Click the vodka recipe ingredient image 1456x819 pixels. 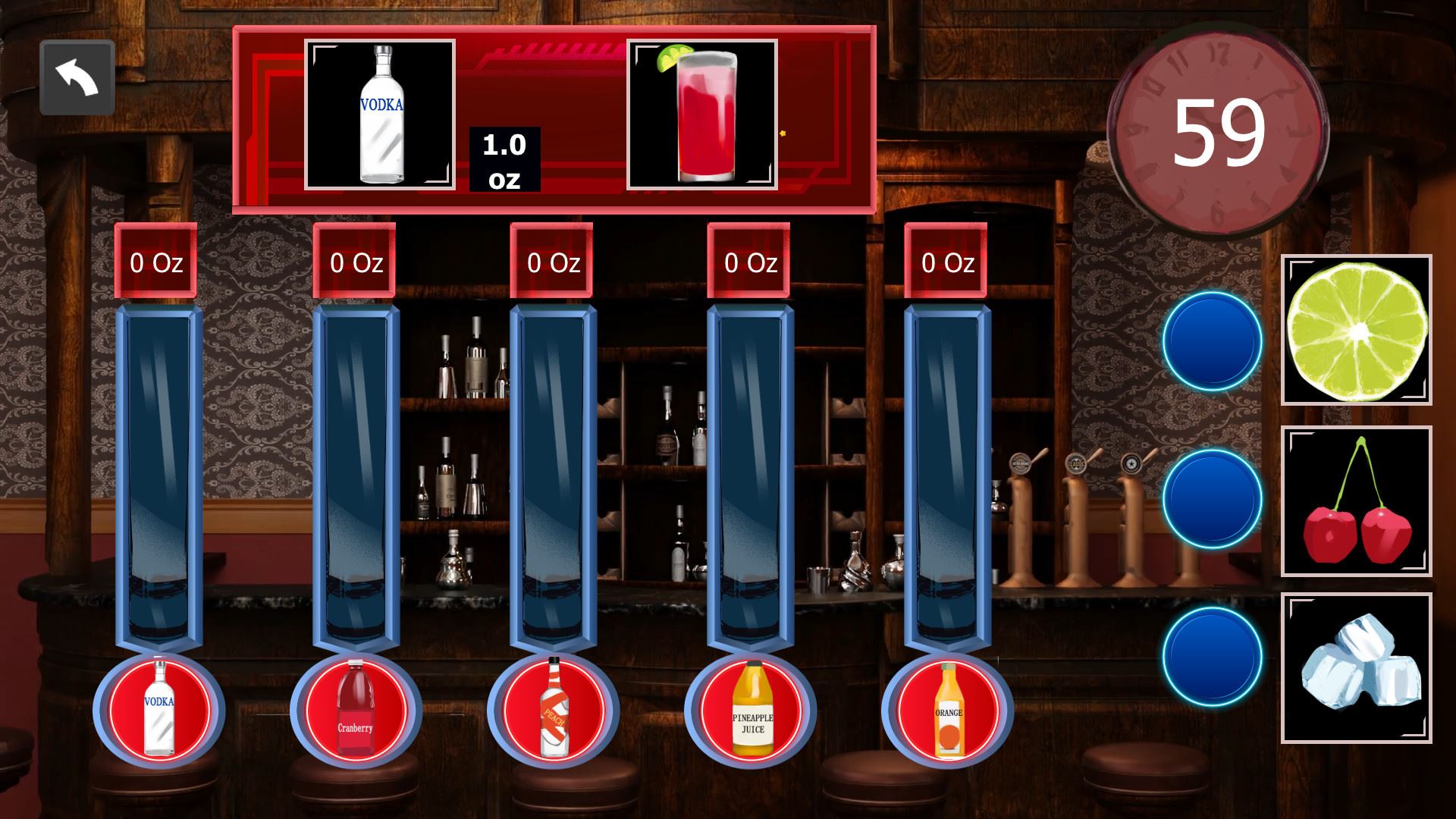tap(380, 115)
